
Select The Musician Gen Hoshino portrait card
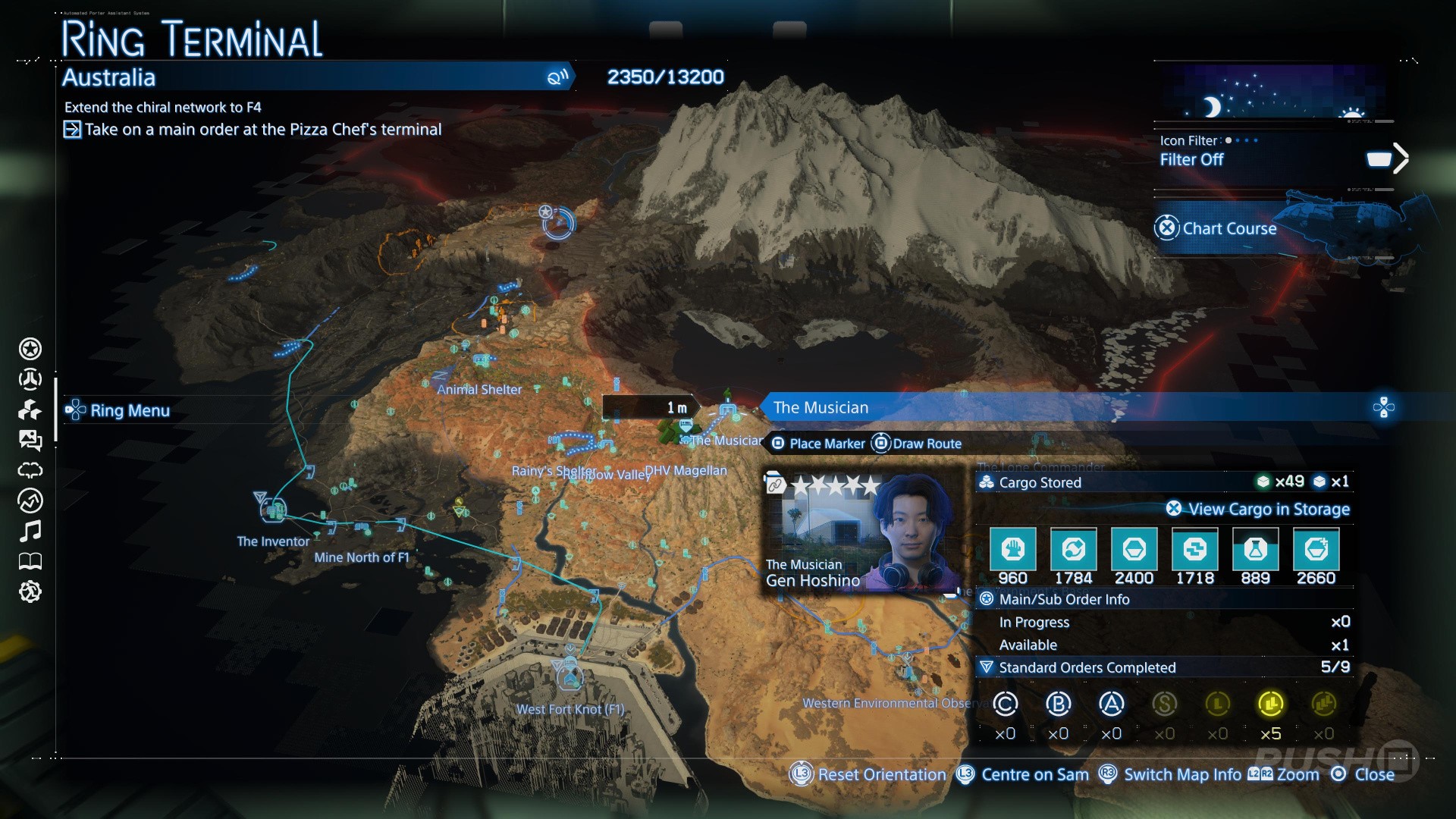pos(861,532)
